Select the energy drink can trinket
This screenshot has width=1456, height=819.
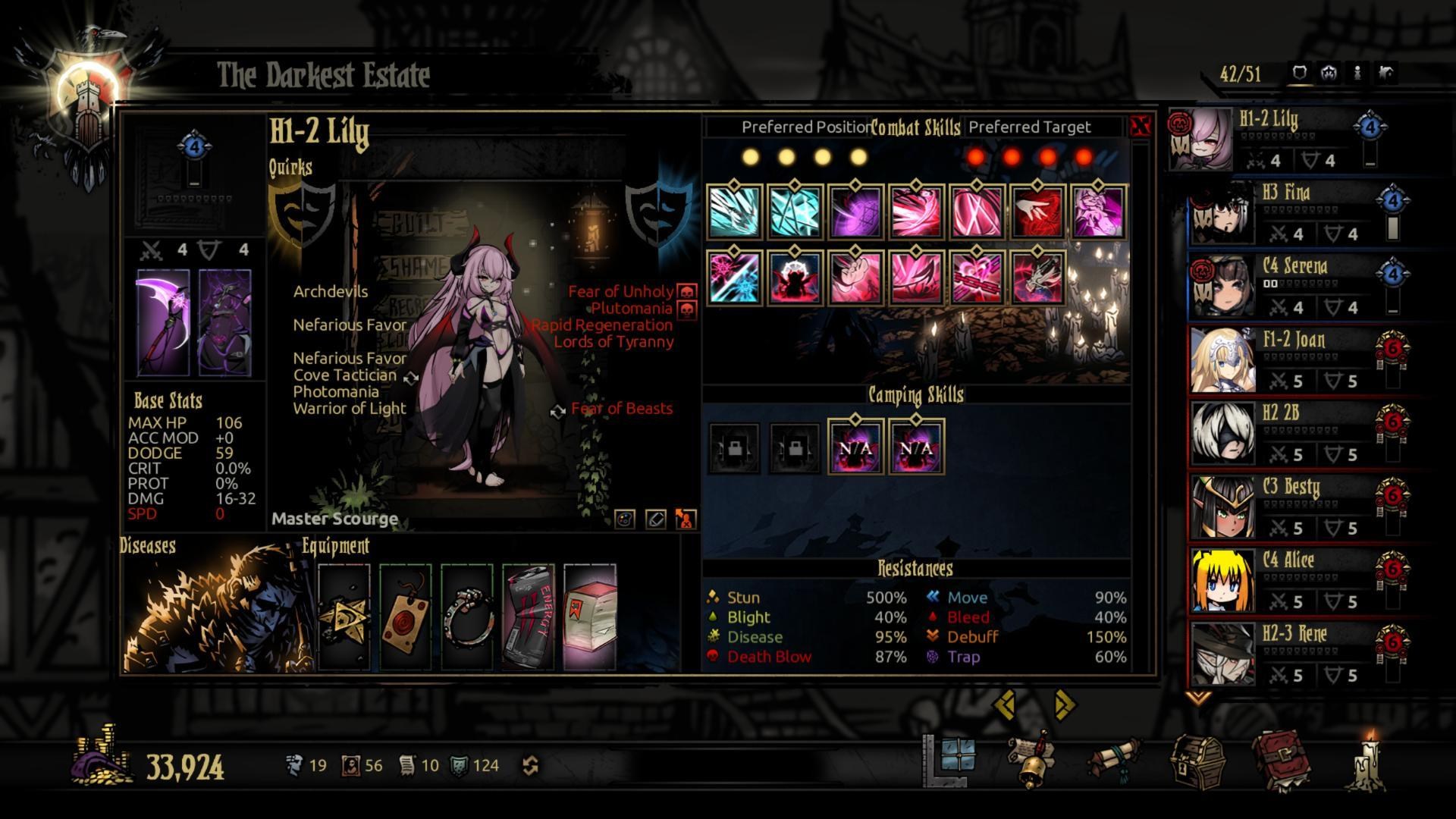point(529,617)
